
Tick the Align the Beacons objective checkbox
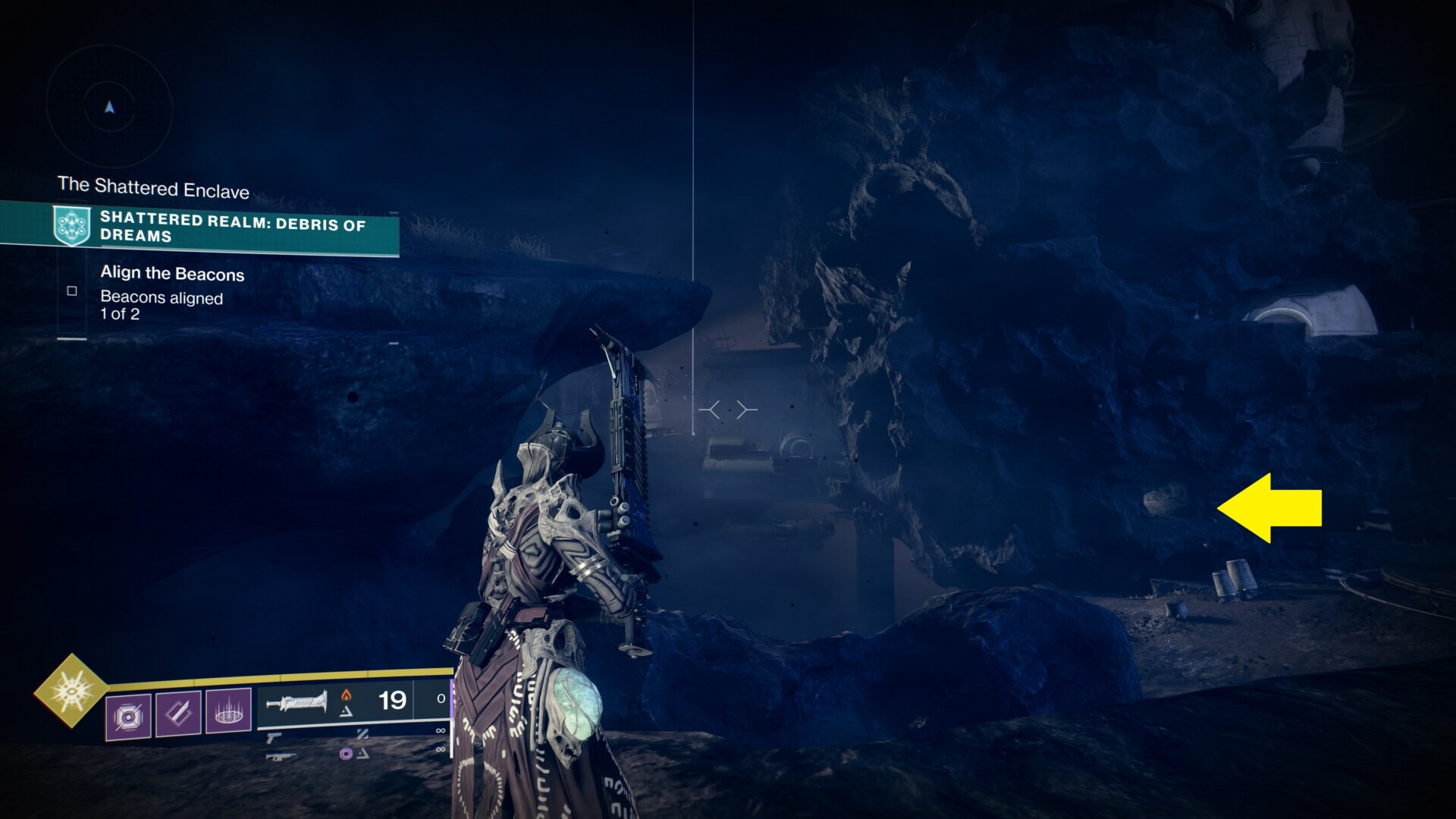(72, 290)
